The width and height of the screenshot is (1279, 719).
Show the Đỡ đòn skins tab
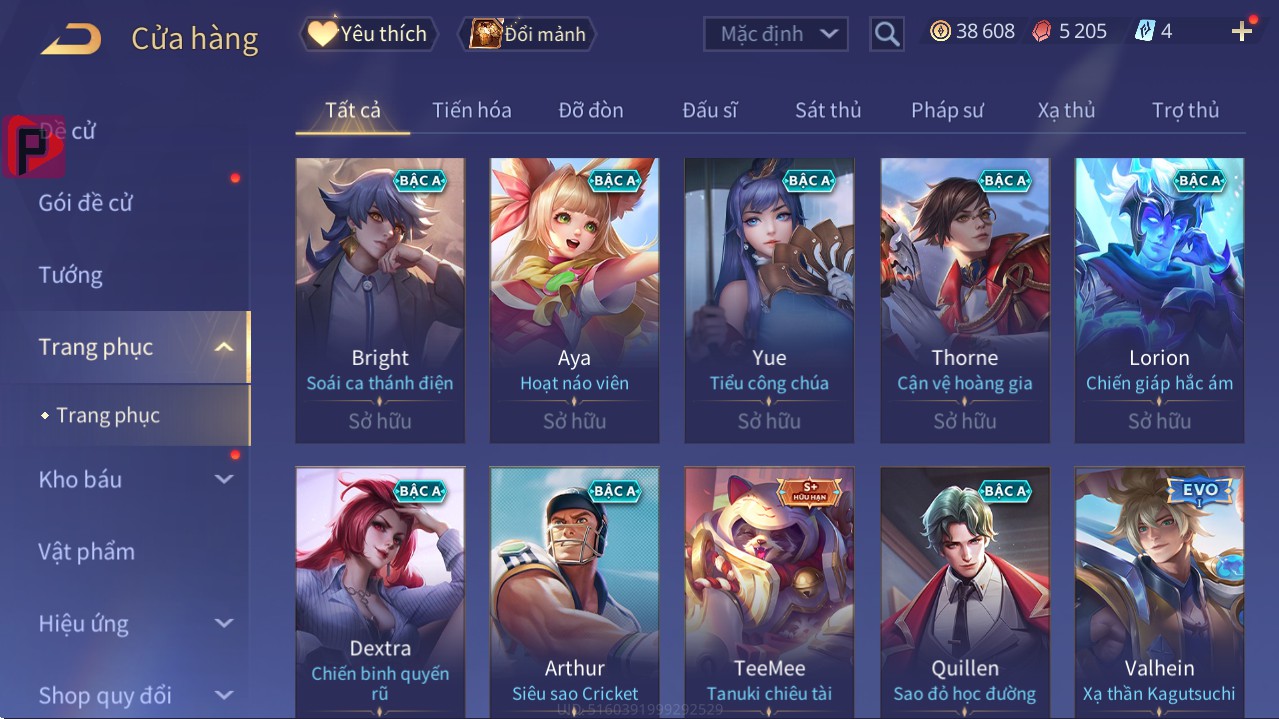click(x=590, y=110)
